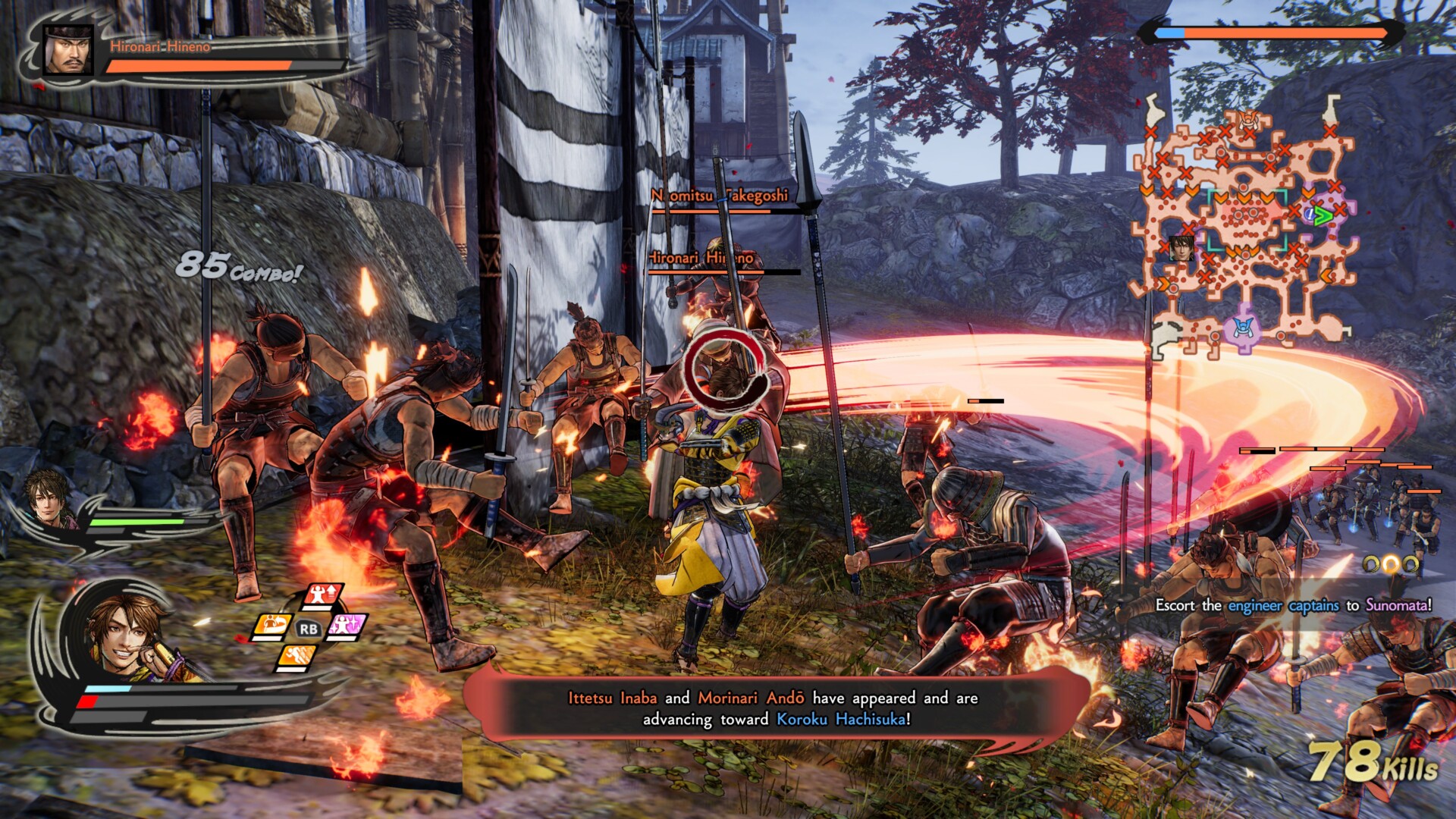
Task: Click the green player arrow on minimap
Action: 1323,216
